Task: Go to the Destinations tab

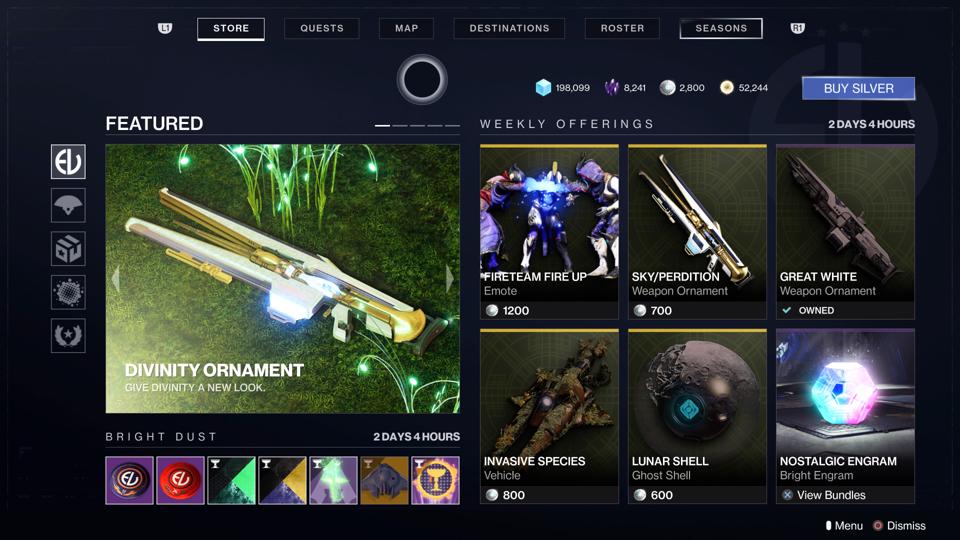Action: (x=509, y=28)
